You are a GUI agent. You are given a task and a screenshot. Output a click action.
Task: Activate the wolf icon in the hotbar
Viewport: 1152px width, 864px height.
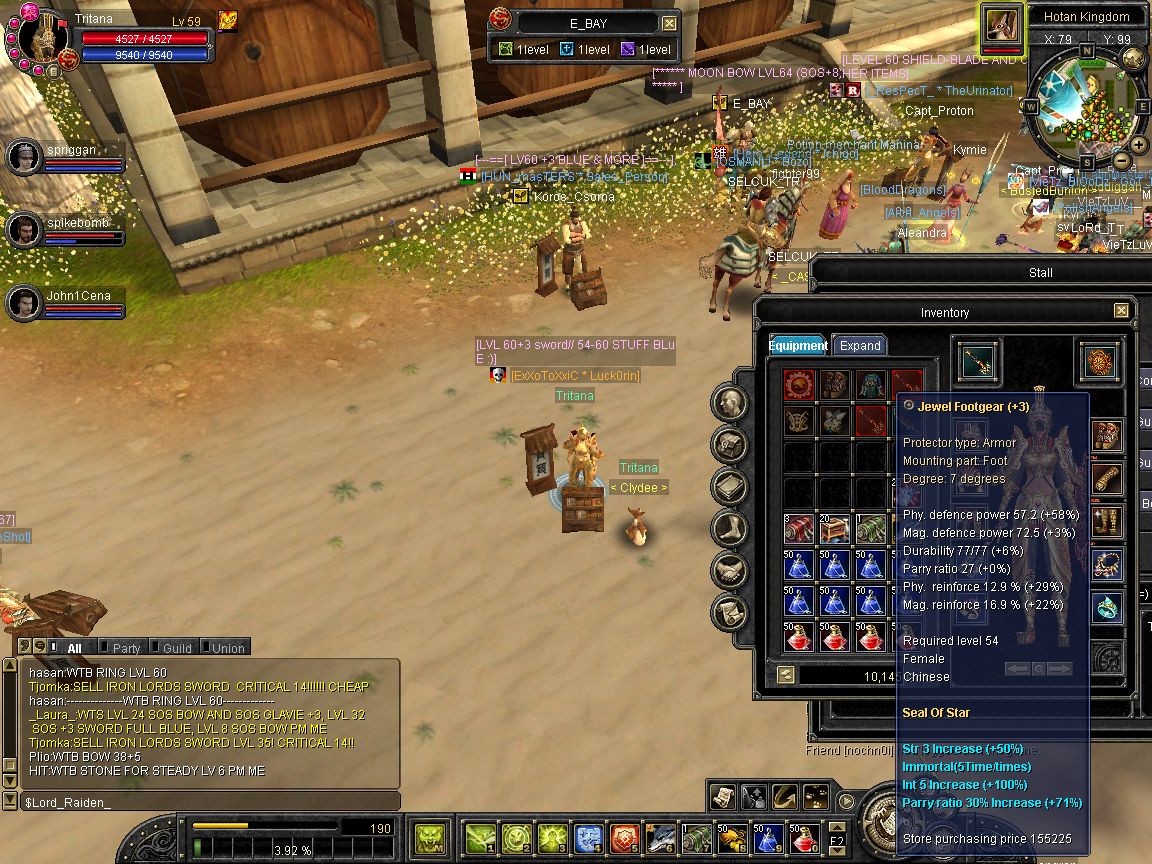(x=662, y=836)
